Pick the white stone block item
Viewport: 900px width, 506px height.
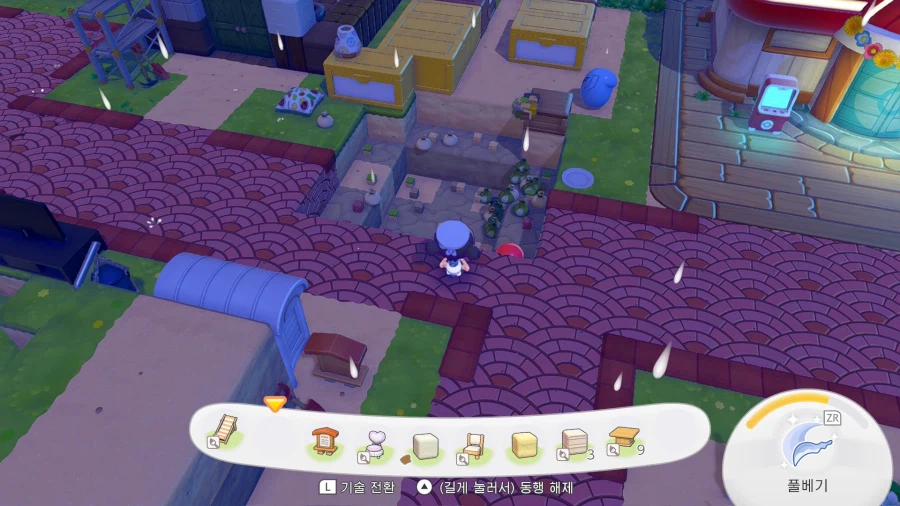pos(424,445)
